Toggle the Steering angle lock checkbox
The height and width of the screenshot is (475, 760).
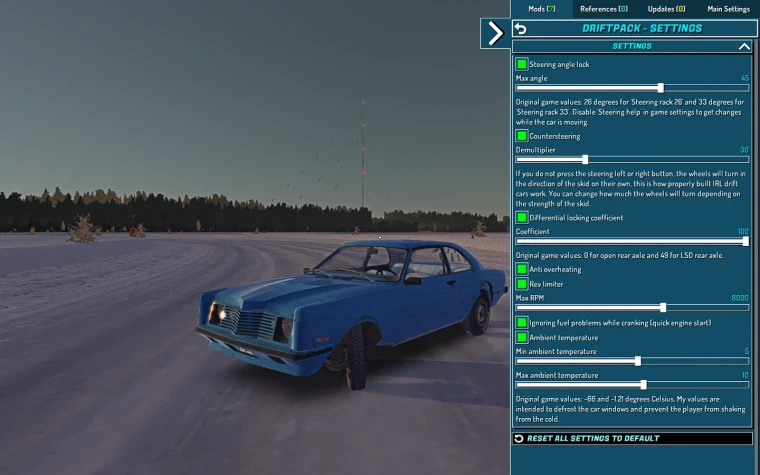(522, 64)
